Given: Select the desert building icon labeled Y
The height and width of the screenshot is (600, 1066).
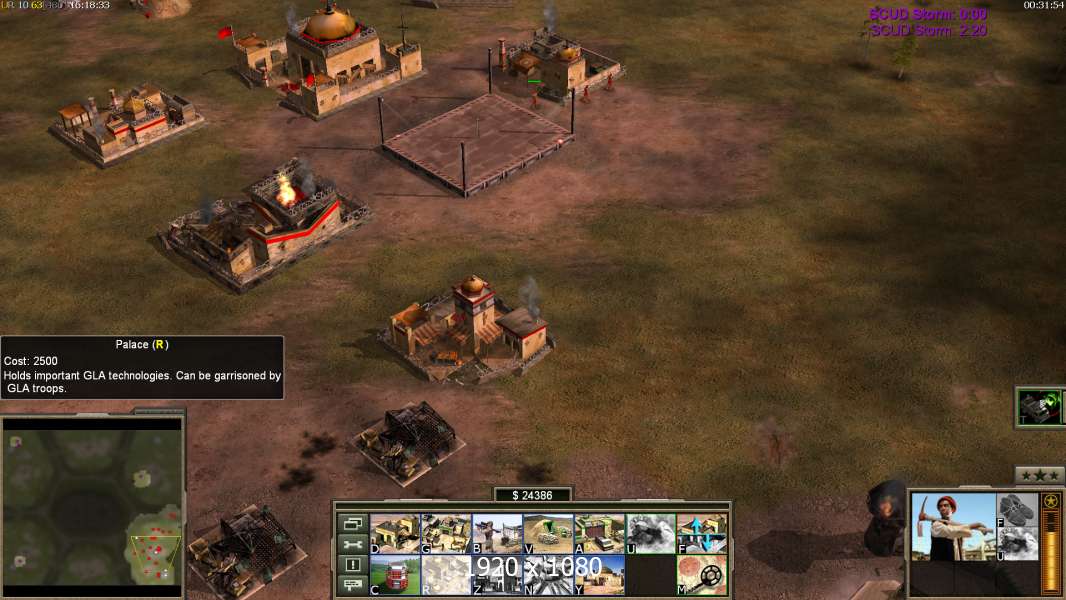Looking at the screenshot, I should (x=599, y=575).
